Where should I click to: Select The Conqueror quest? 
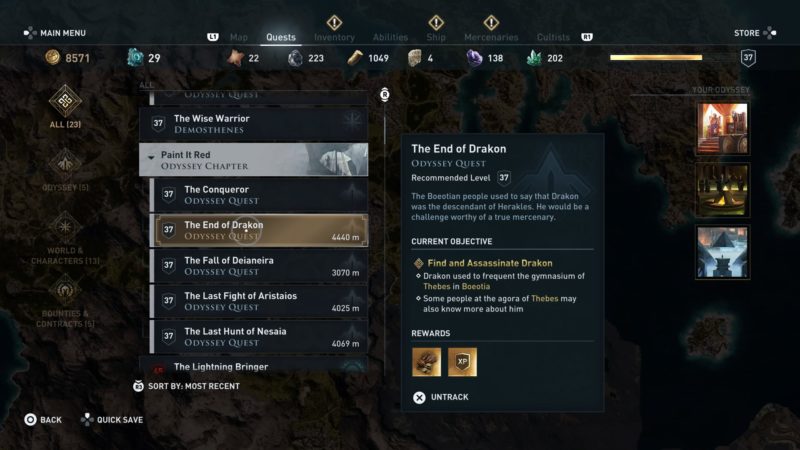[258, 194]
